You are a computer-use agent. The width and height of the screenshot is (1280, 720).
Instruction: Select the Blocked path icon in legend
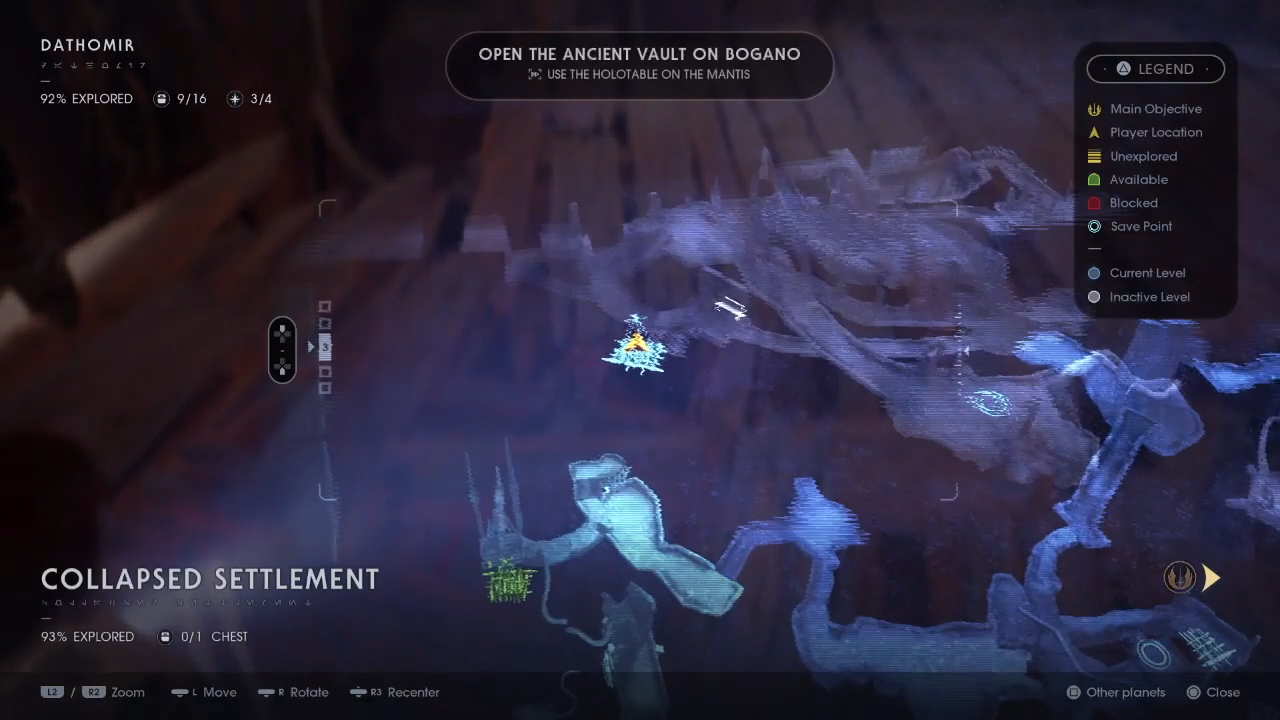click(1093, 203)
